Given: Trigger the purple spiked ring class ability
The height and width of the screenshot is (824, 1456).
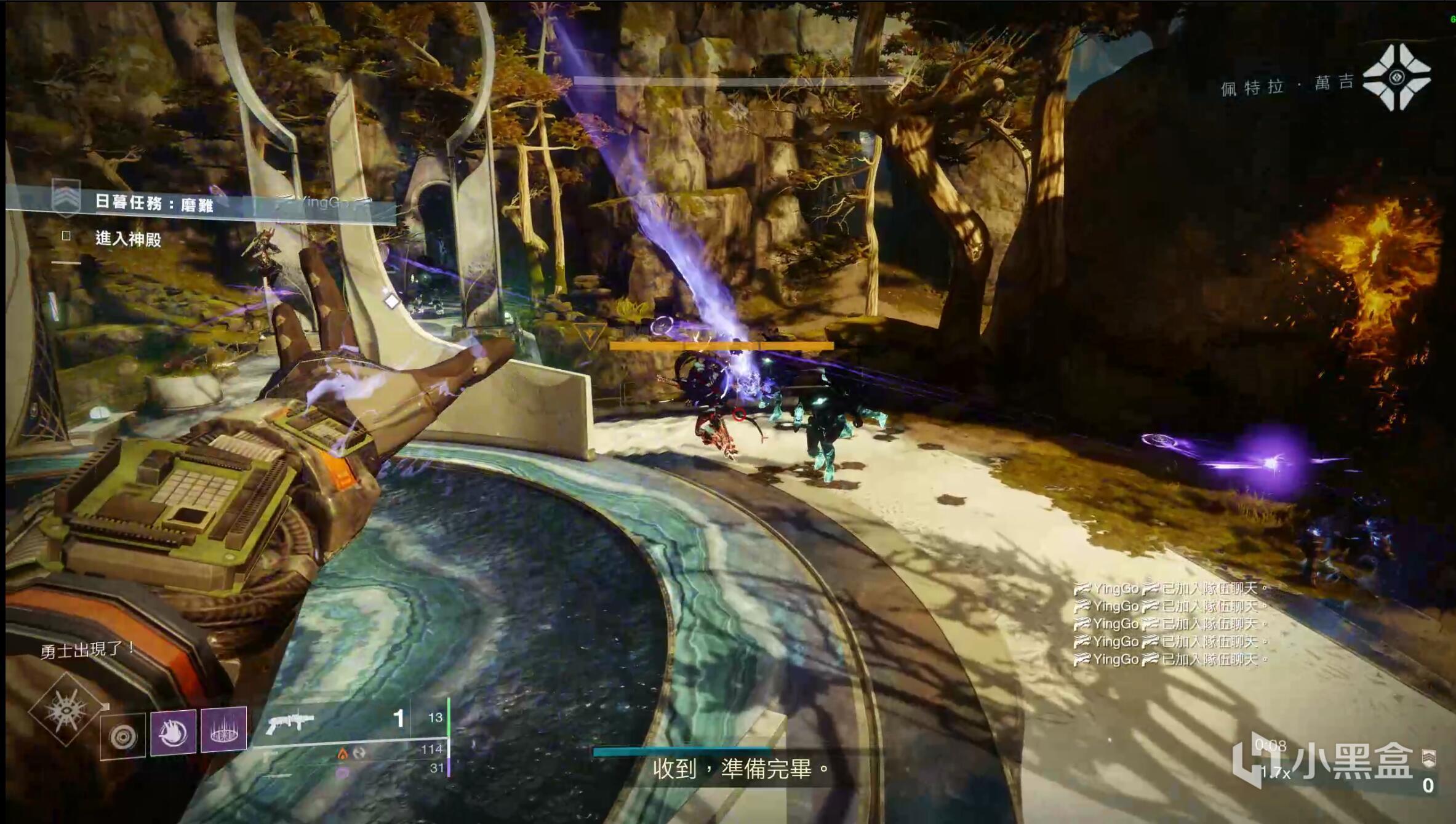Looking at the screenshot, I should [224, 730].
